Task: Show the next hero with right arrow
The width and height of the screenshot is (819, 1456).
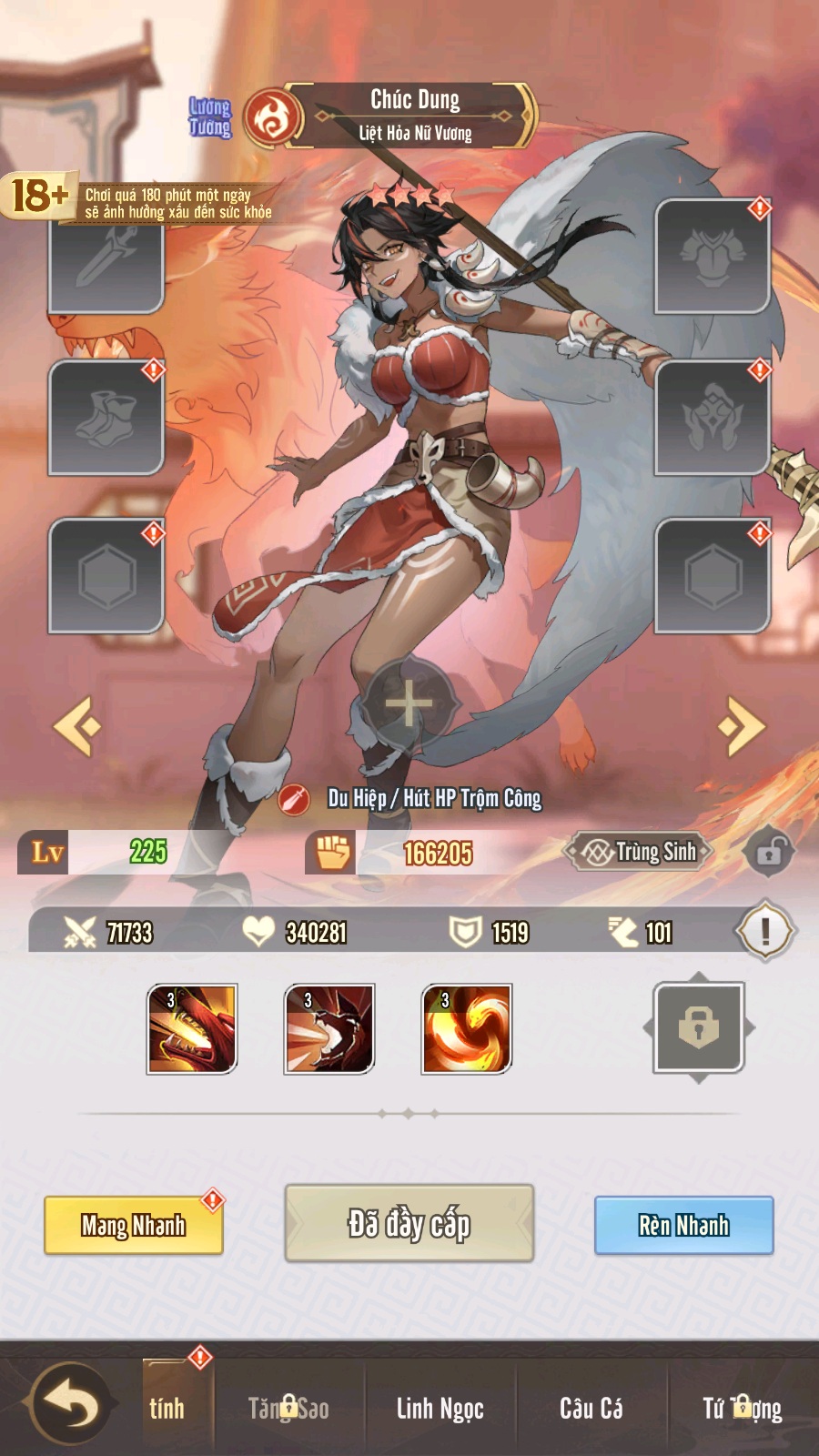Action: (x=741, y=725)
